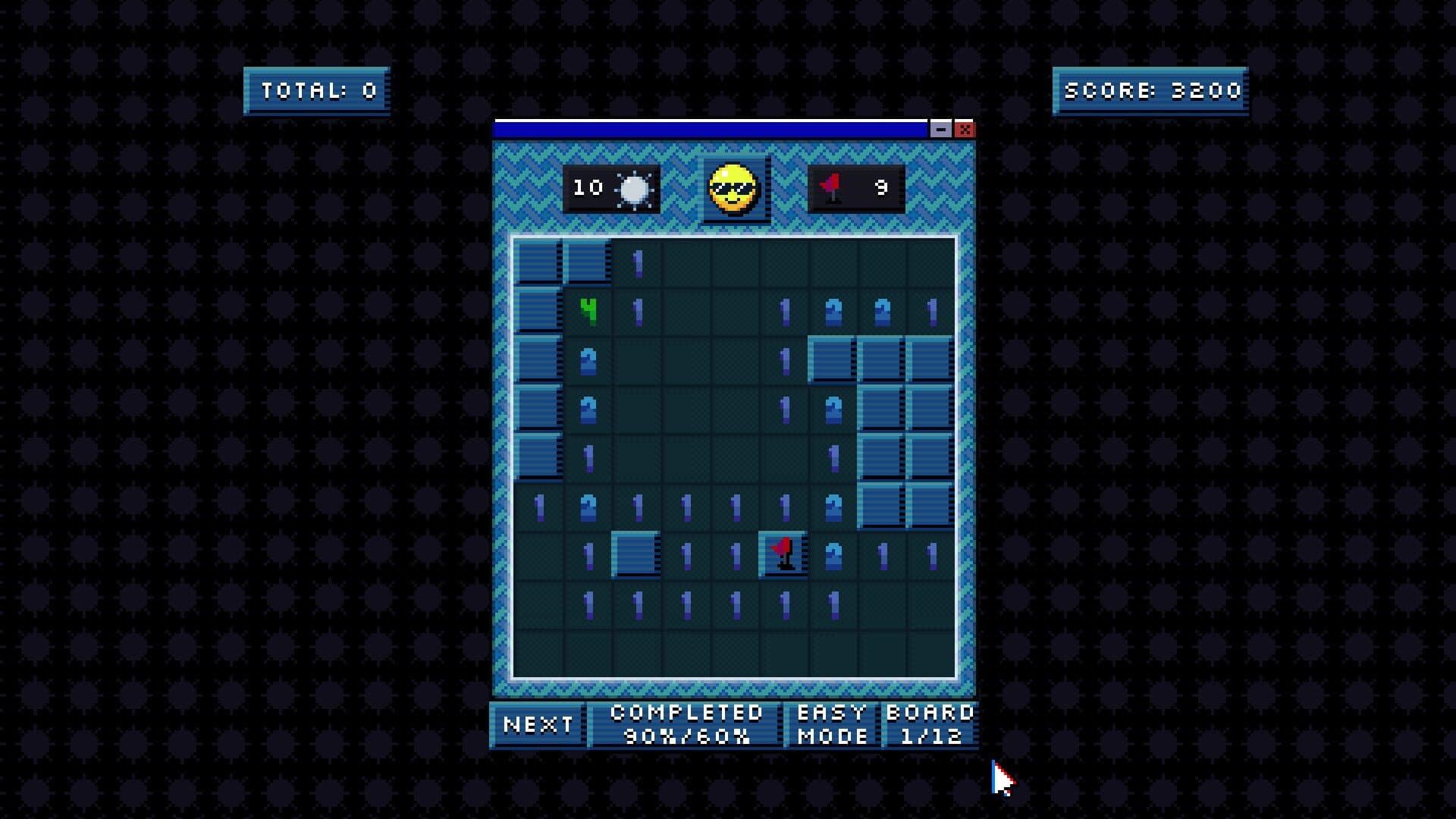Minimize the minesweeper window
This screenshot has width=1456, height=819.
click(x=940, y=130)
